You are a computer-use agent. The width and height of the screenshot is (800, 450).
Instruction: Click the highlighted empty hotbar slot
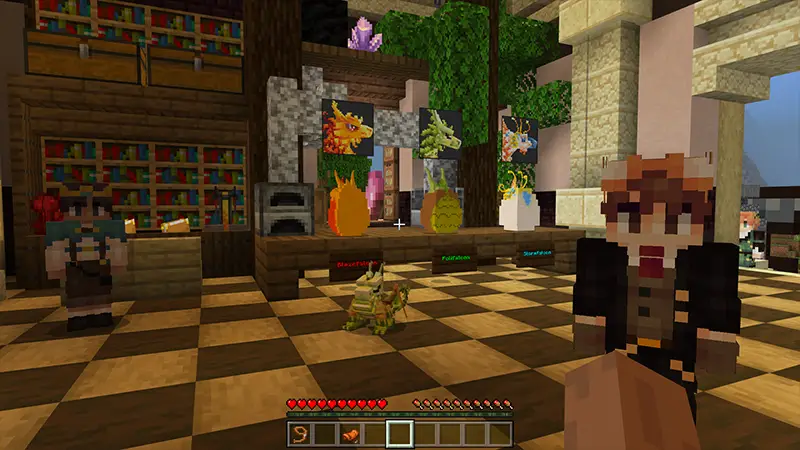click(399, 434)
